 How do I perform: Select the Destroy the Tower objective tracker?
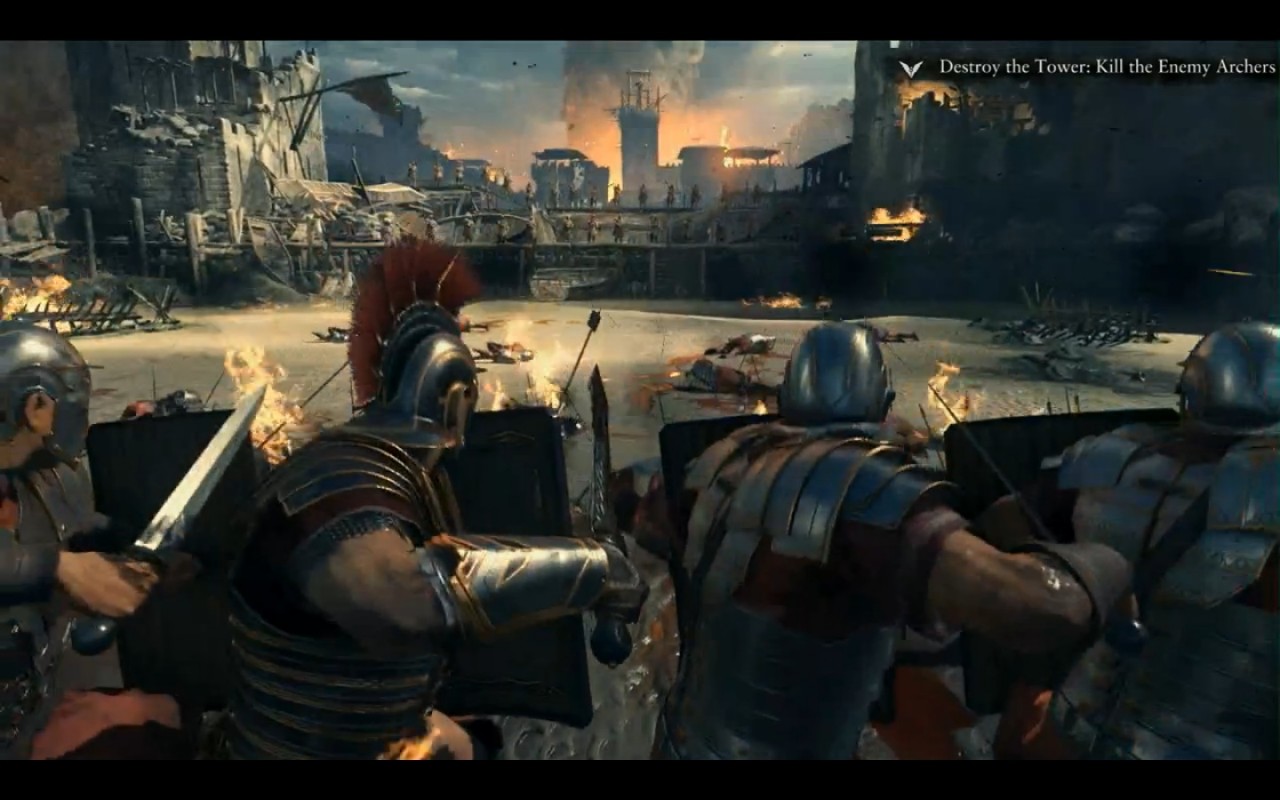click(x=1106, y=67)
